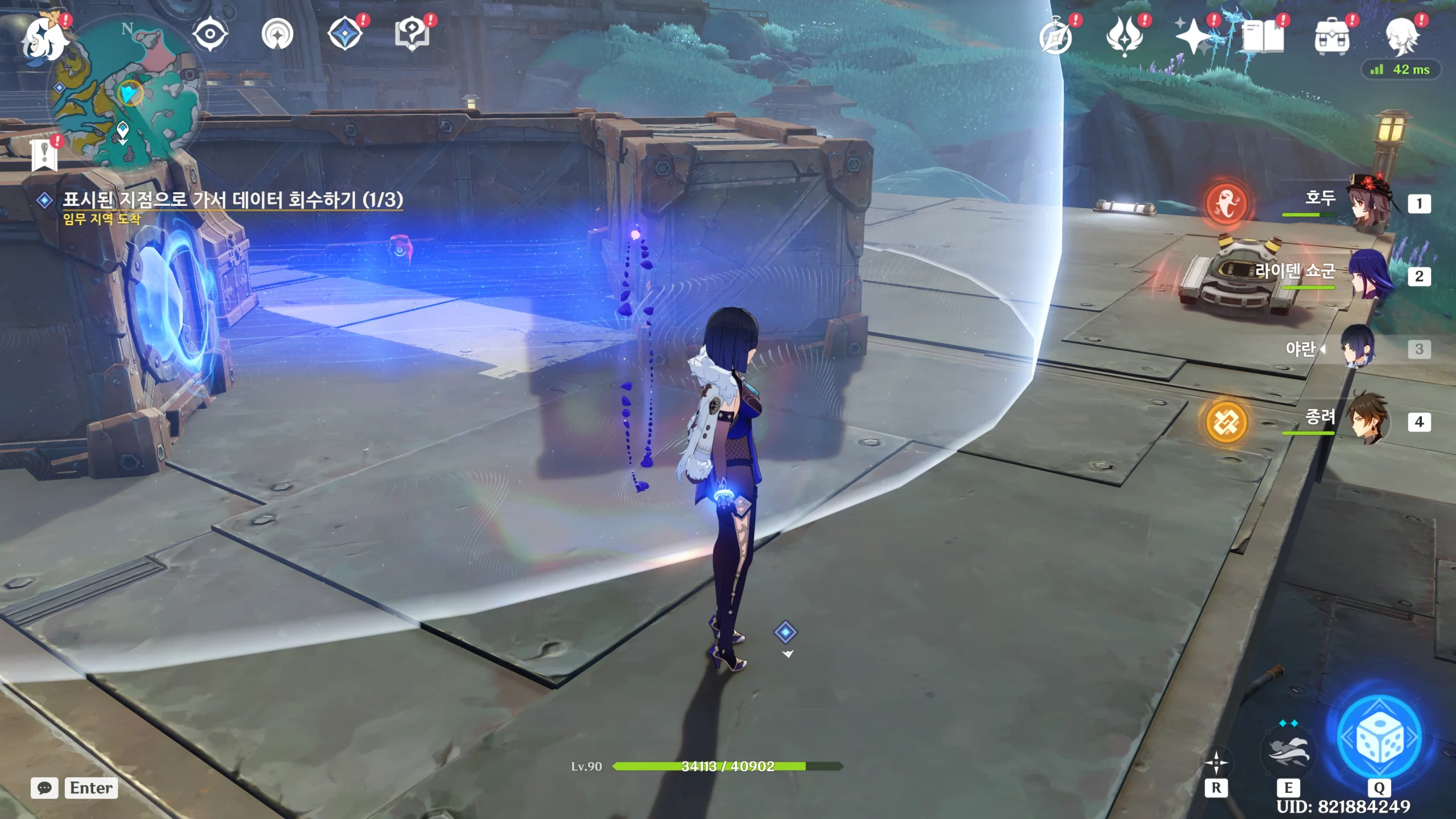This screenshot has width=1456, height=819.
Task: Select active character 야란 in party list
Action: click(1358, 348)
